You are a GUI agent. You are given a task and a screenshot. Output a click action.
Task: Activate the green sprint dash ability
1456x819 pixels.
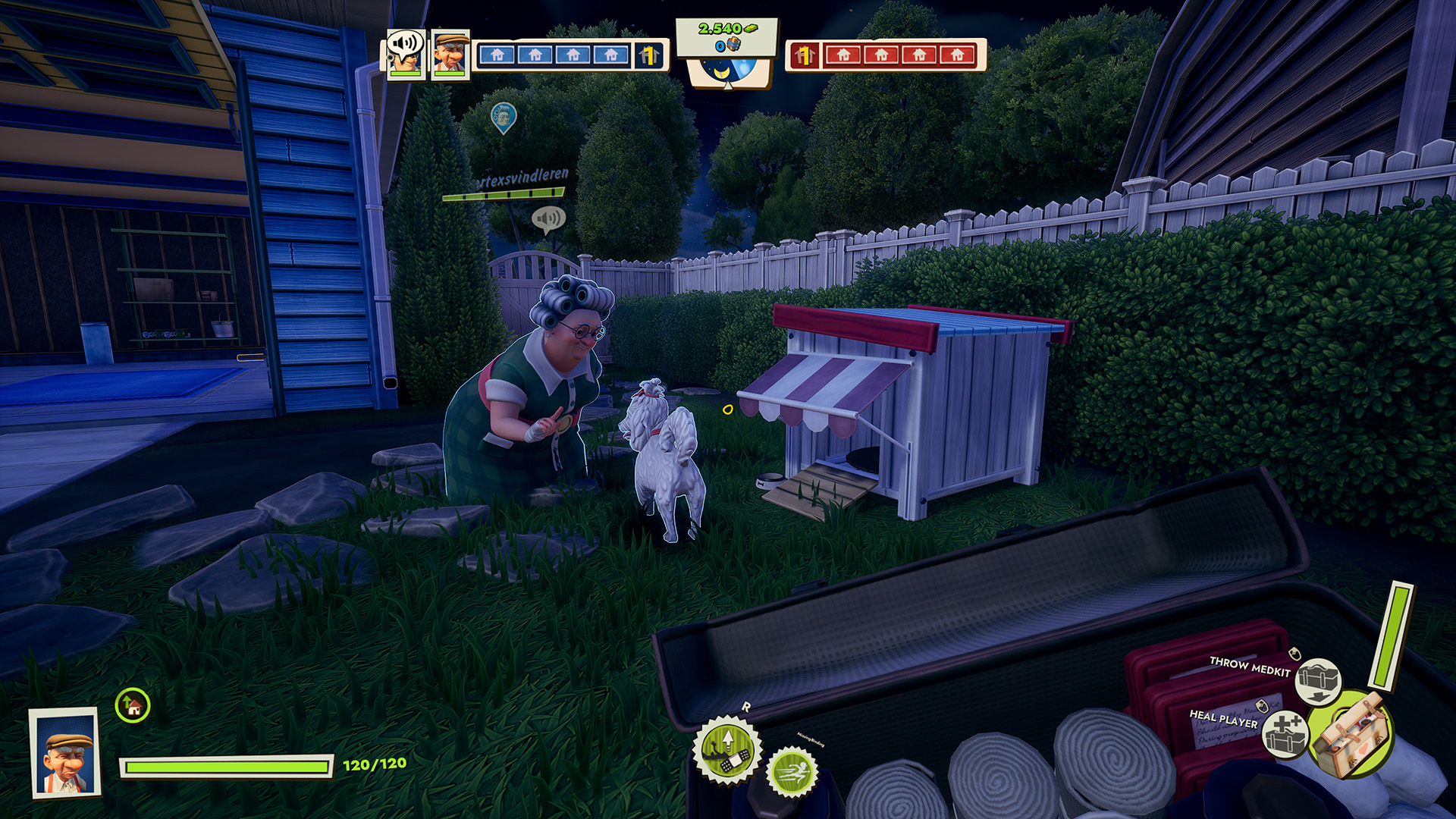792,773
